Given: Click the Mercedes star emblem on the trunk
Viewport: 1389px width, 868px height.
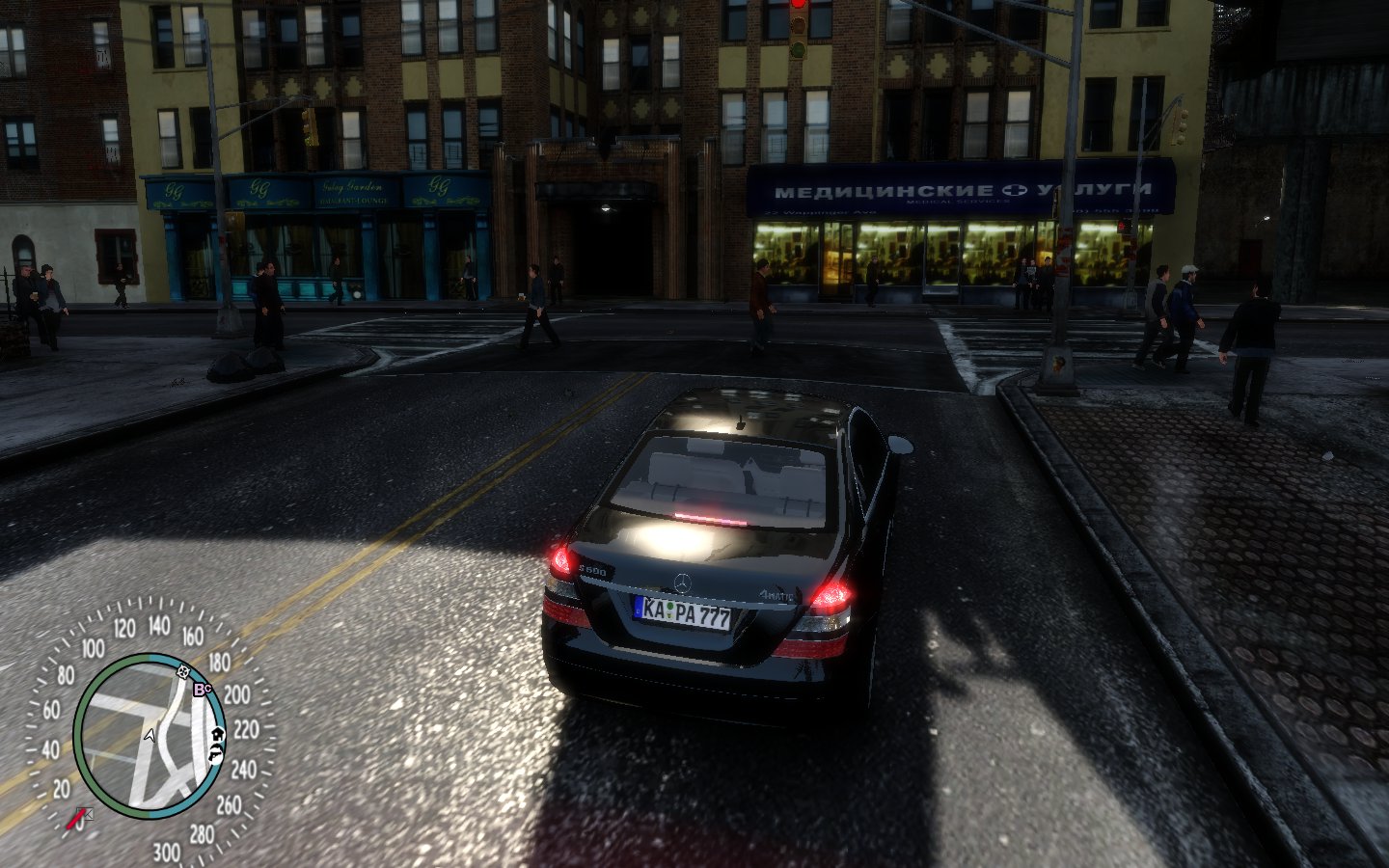Looking at the screenshot, I should coord(683,582).
